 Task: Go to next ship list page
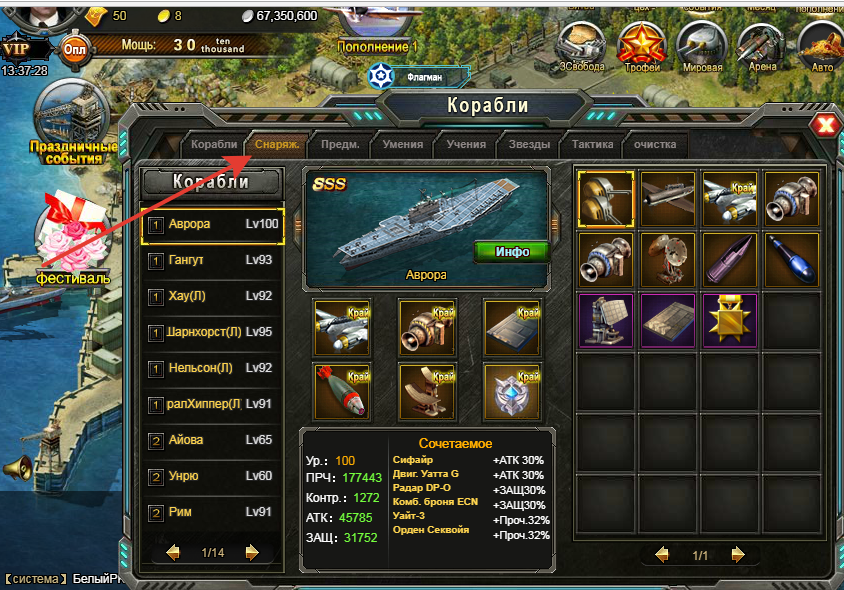click(x=252, y=552)
